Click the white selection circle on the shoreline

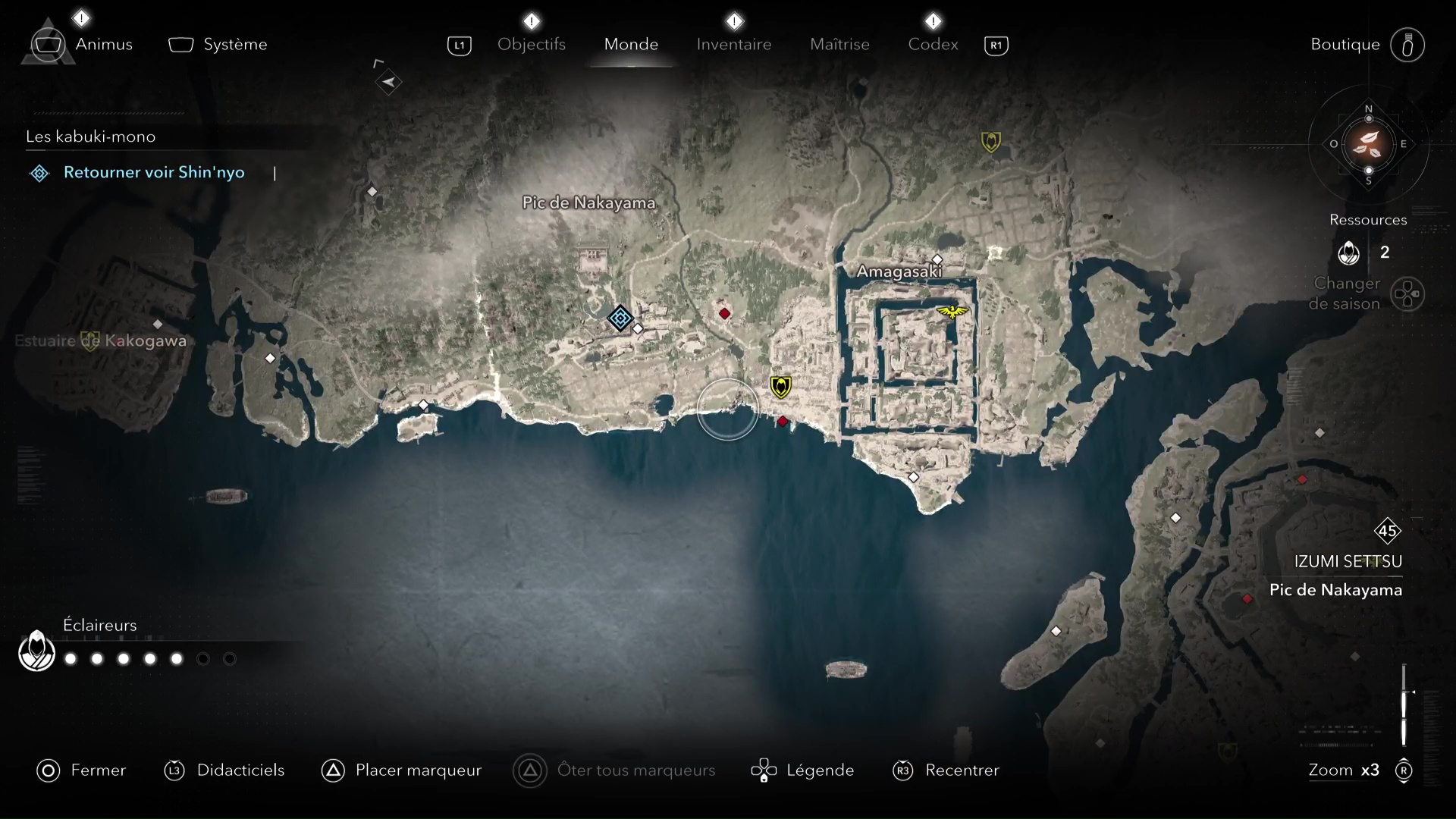(x=727, y=410)
